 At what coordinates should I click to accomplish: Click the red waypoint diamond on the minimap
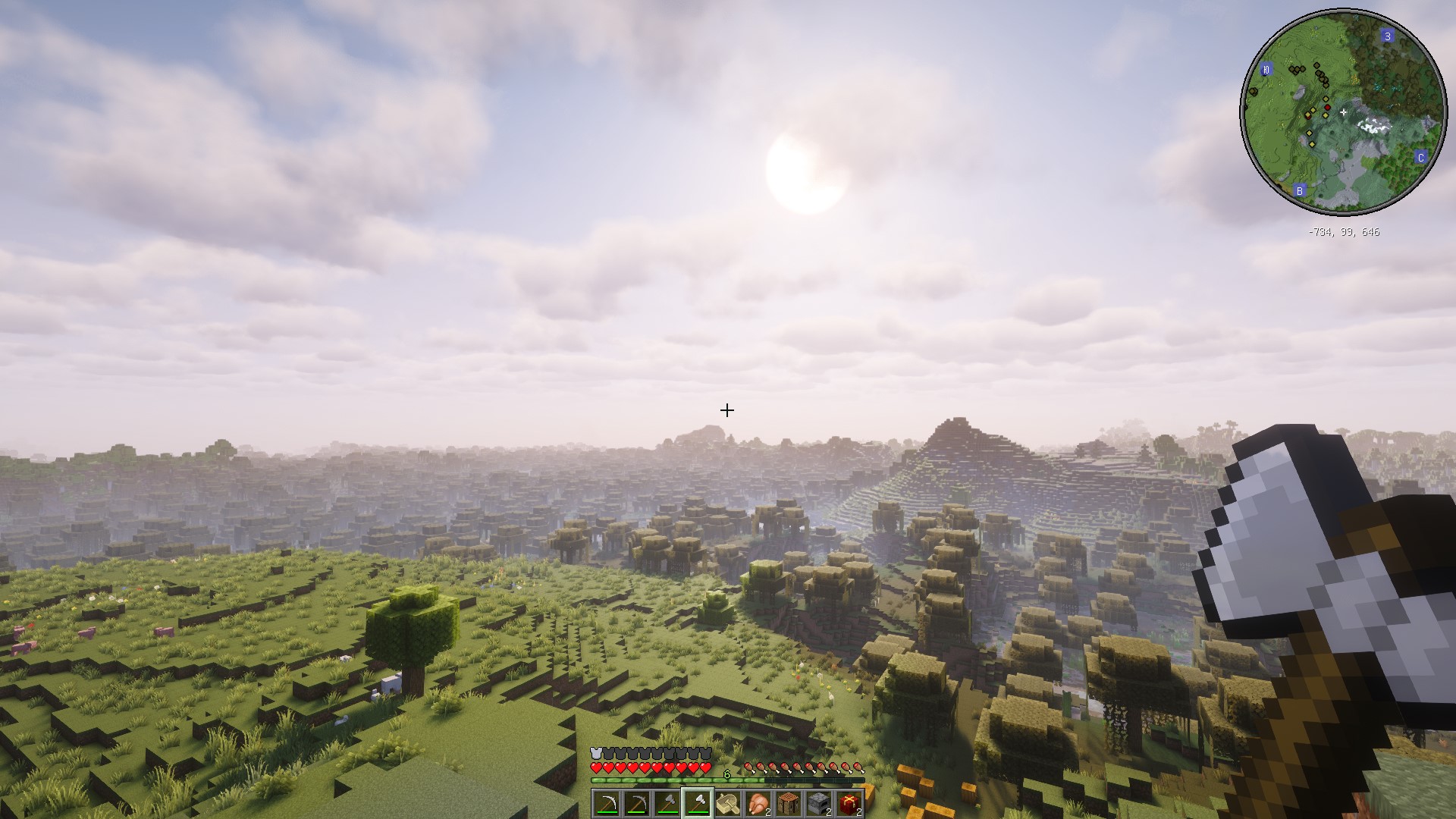[x=1328, y=108]
